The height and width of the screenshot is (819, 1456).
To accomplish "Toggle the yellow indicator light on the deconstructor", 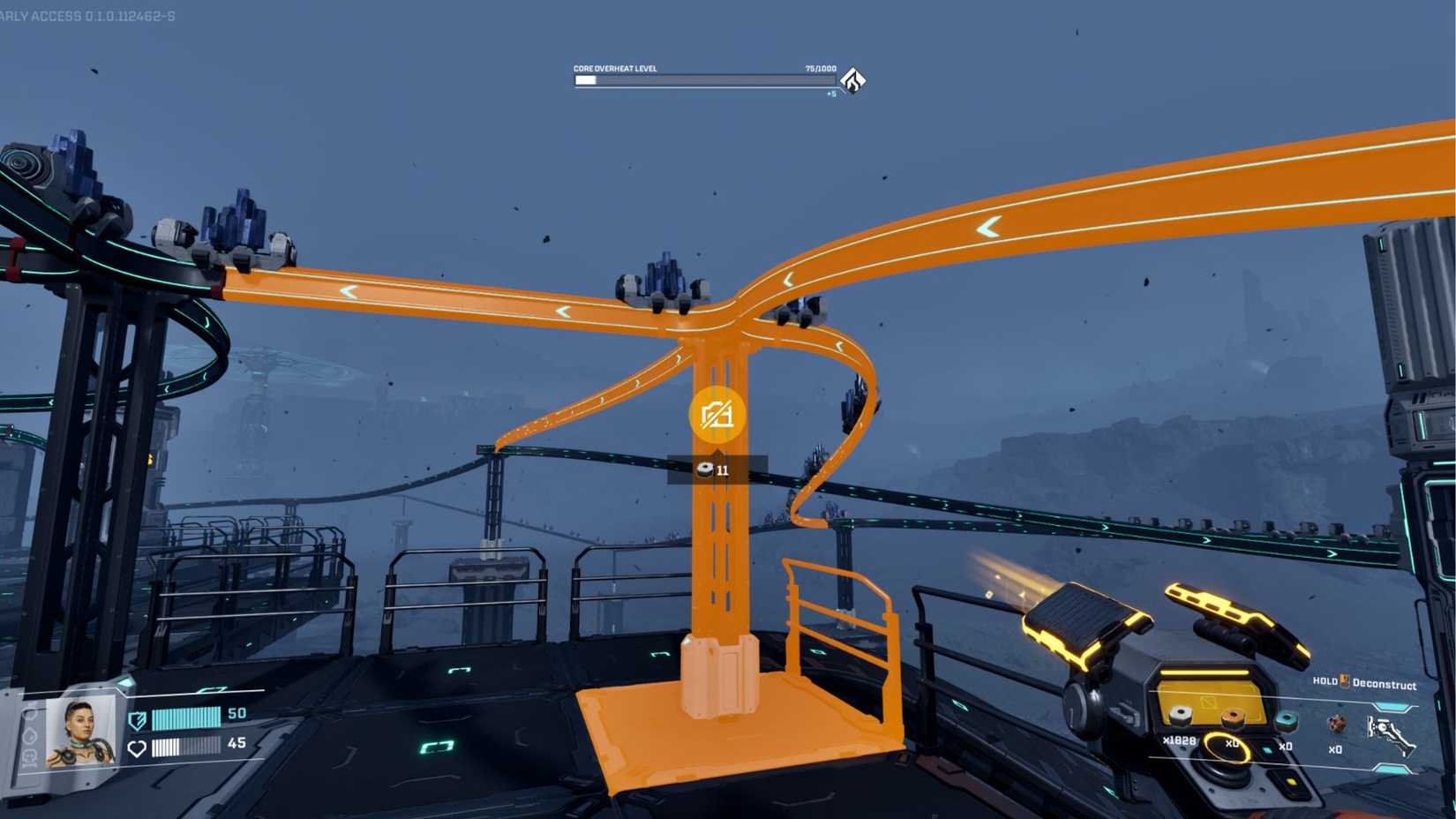I will tap(1291, 783).
